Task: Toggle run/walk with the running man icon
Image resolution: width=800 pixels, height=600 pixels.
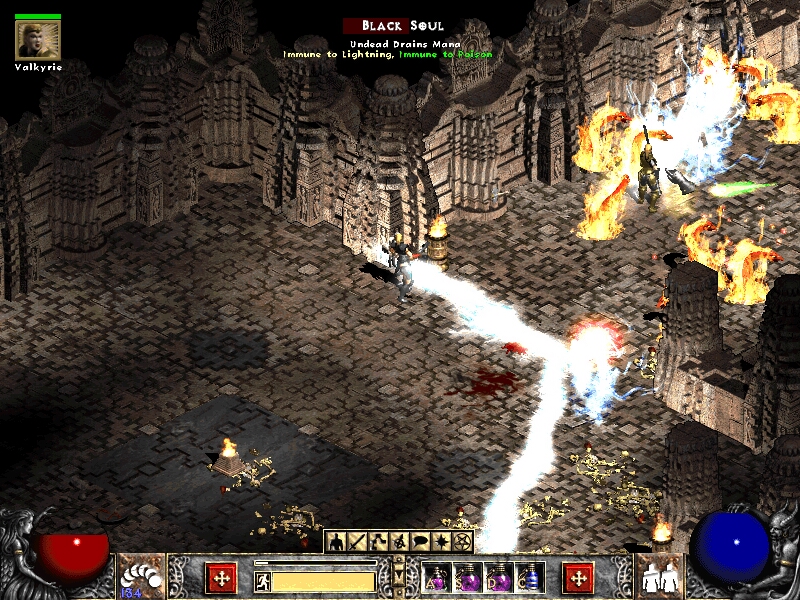Action: click(263, 580)
